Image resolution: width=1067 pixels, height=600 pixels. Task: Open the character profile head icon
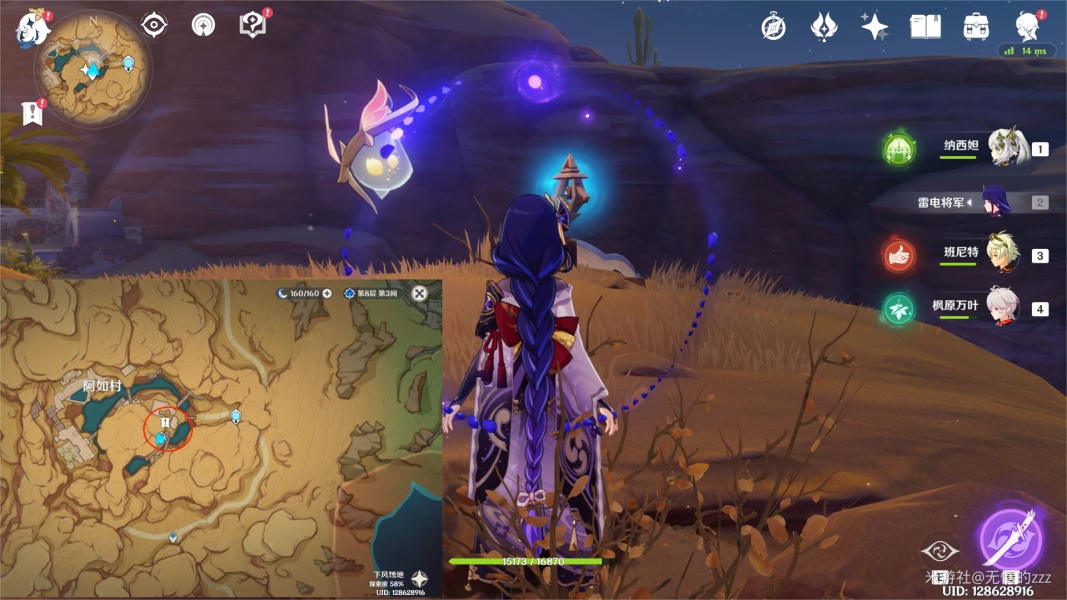coord(1027,26)
